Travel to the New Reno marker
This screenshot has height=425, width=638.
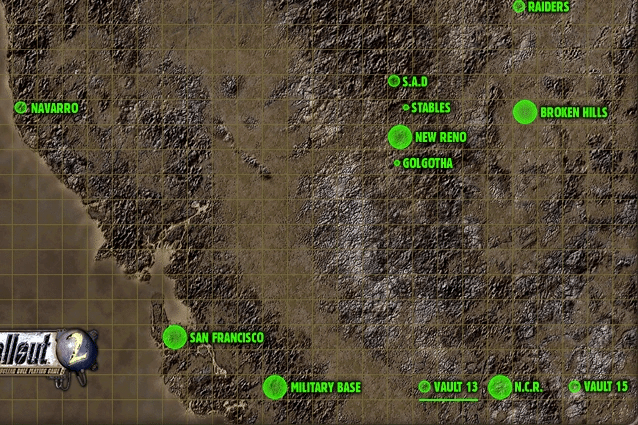[399, 136]
